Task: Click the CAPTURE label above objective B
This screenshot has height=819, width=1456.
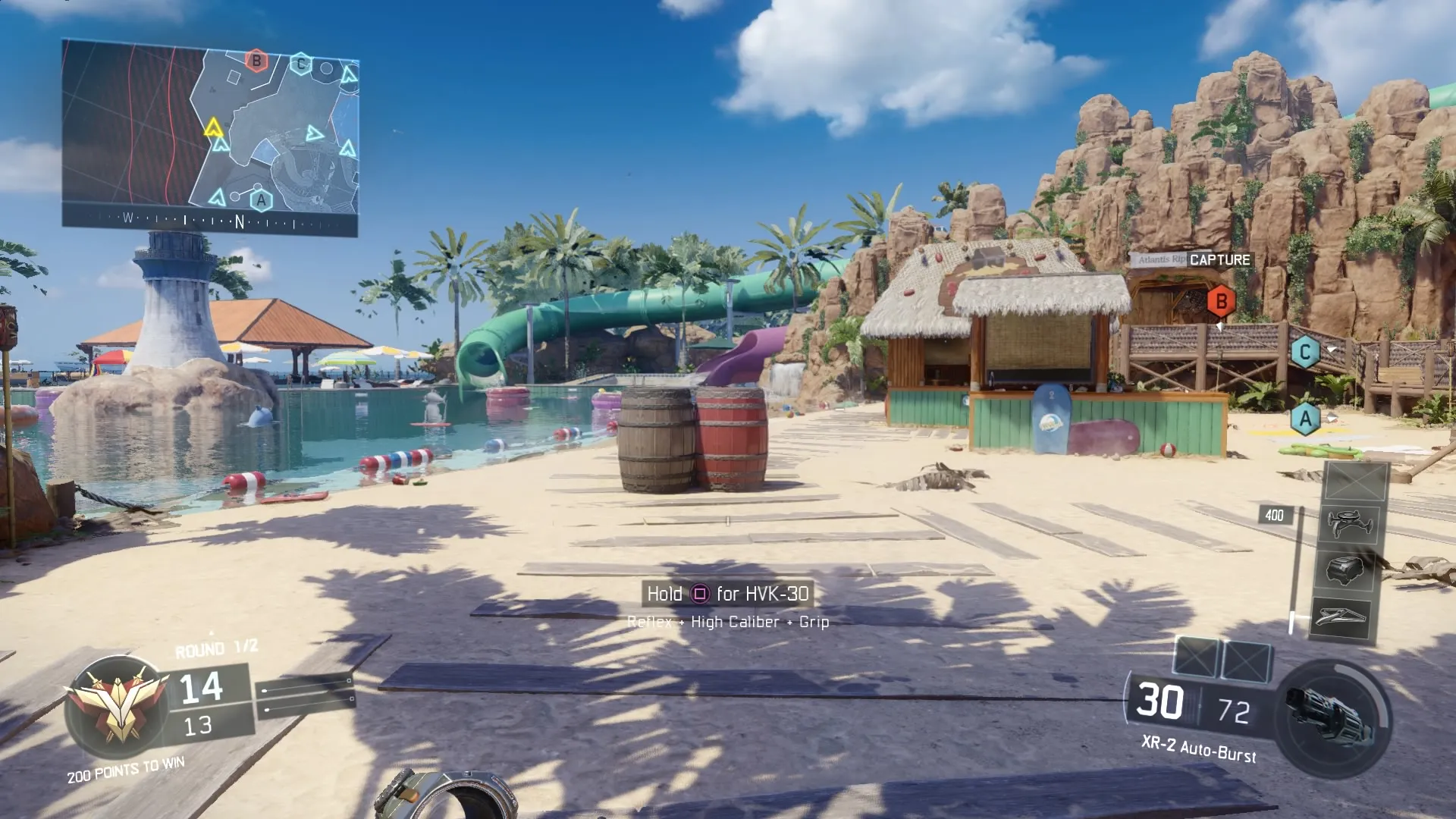Action: (x=1220, y=259)
